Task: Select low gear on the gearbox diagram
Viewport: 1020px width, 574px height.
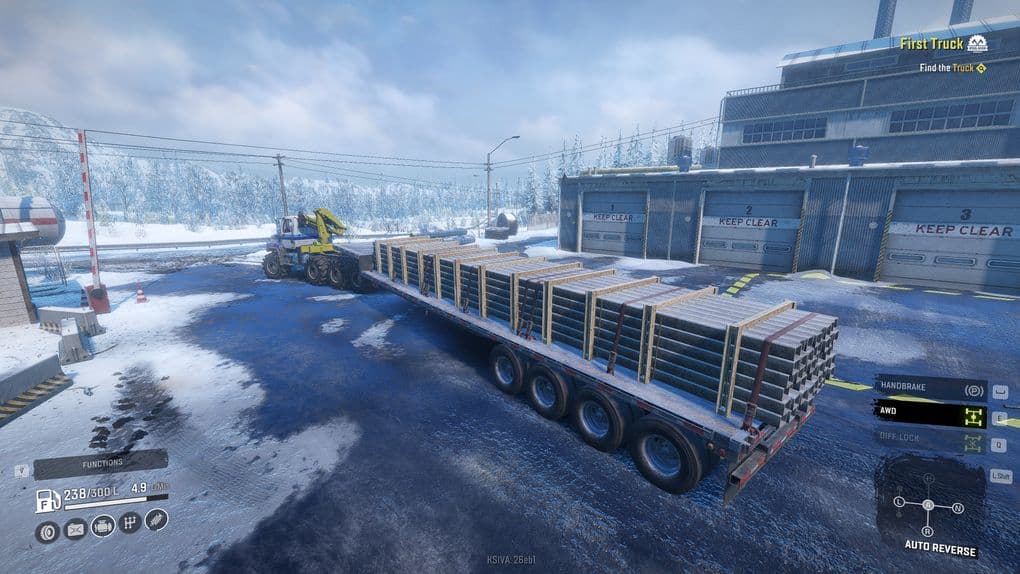Action: coord(899,500)
